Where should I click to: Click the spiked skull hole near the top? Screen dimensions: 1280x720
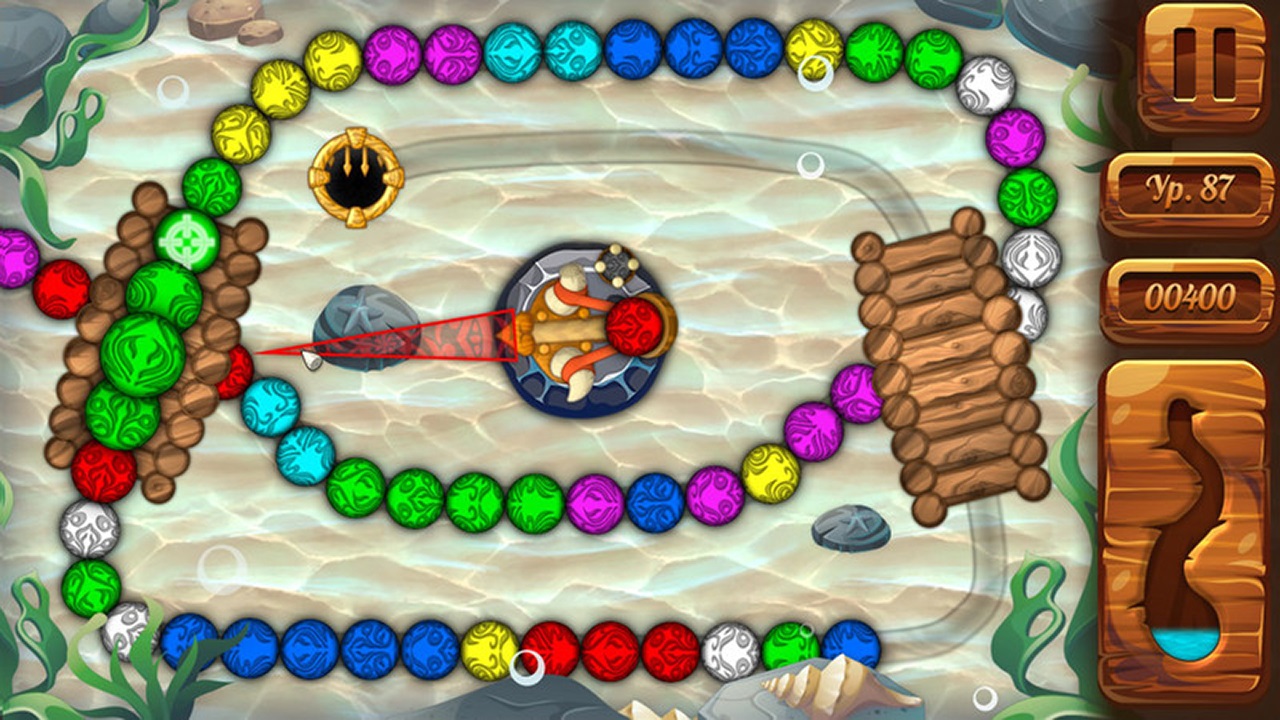click(355, 178)
